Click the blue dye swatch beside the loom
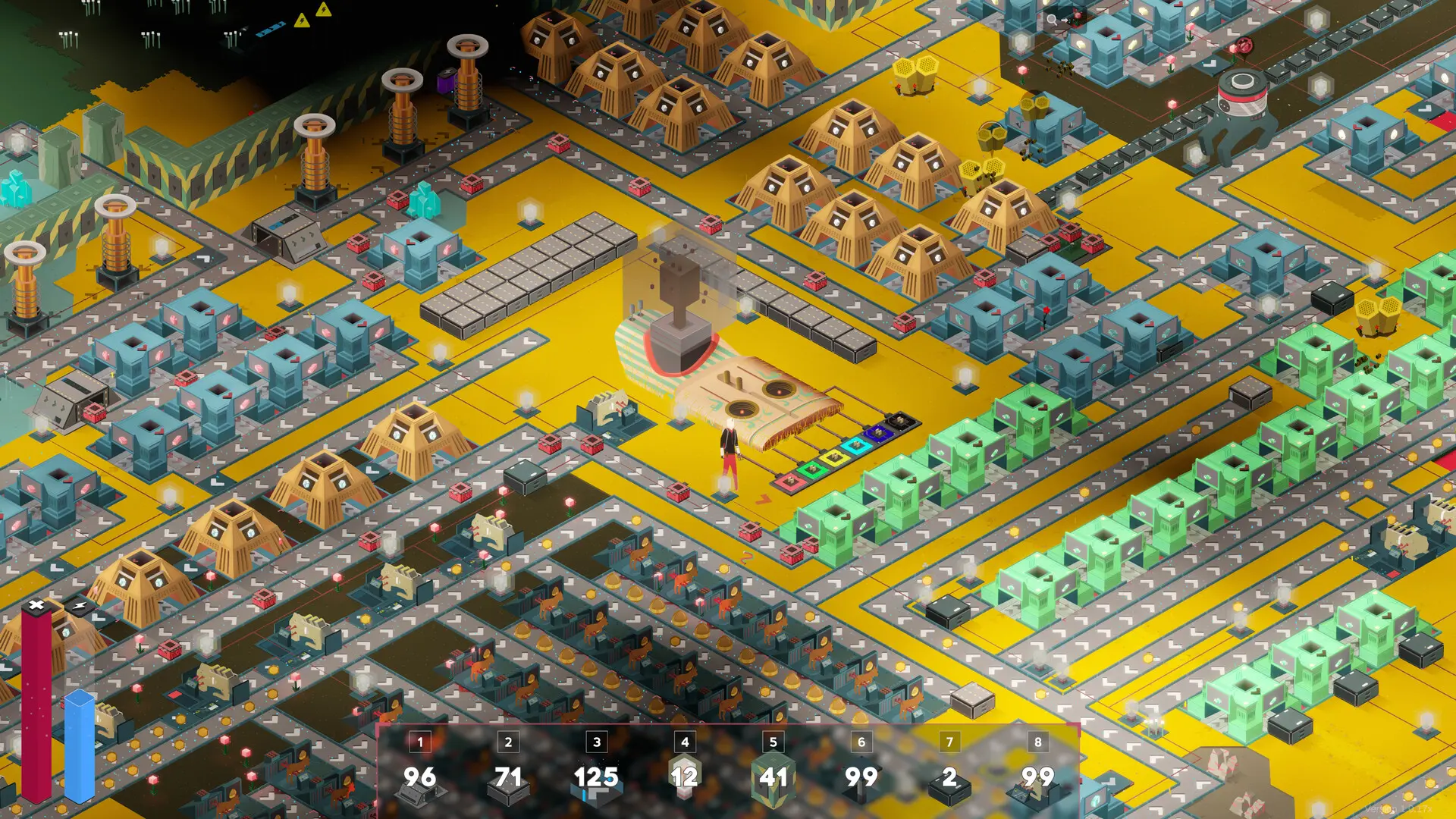The height and width of the screenshot is (819, 1456). click(x=879, y=431)
